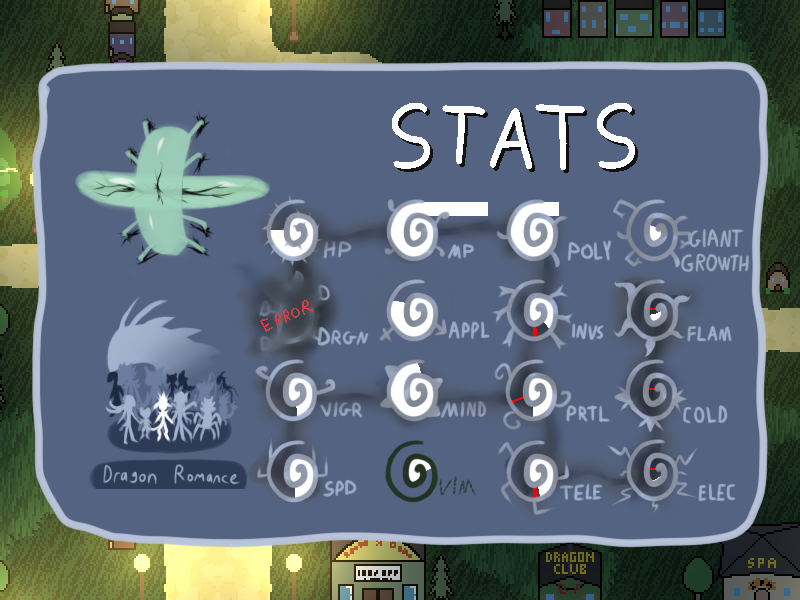Select the SPD stat spiral

[x=294, y=470]
